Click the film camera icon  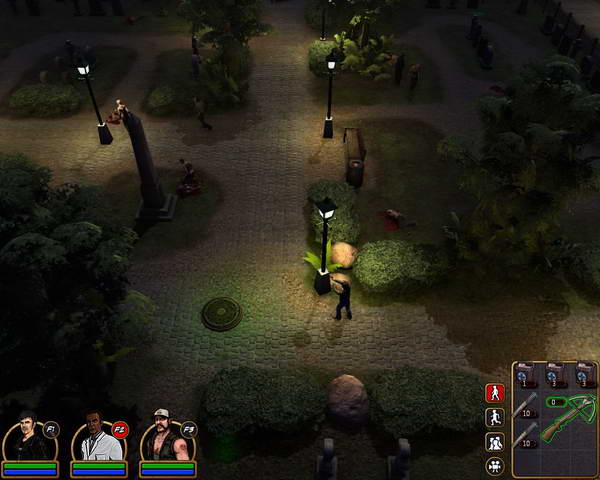[494, 465]
